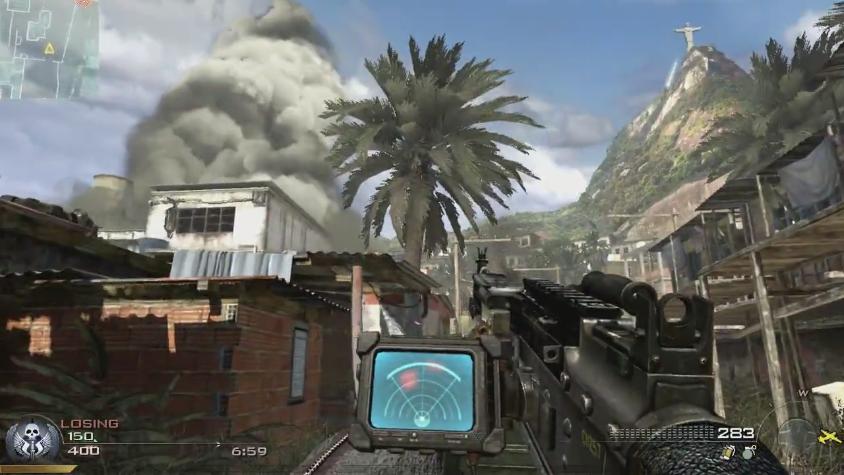Click the circular compass dial

click(797, 432)
